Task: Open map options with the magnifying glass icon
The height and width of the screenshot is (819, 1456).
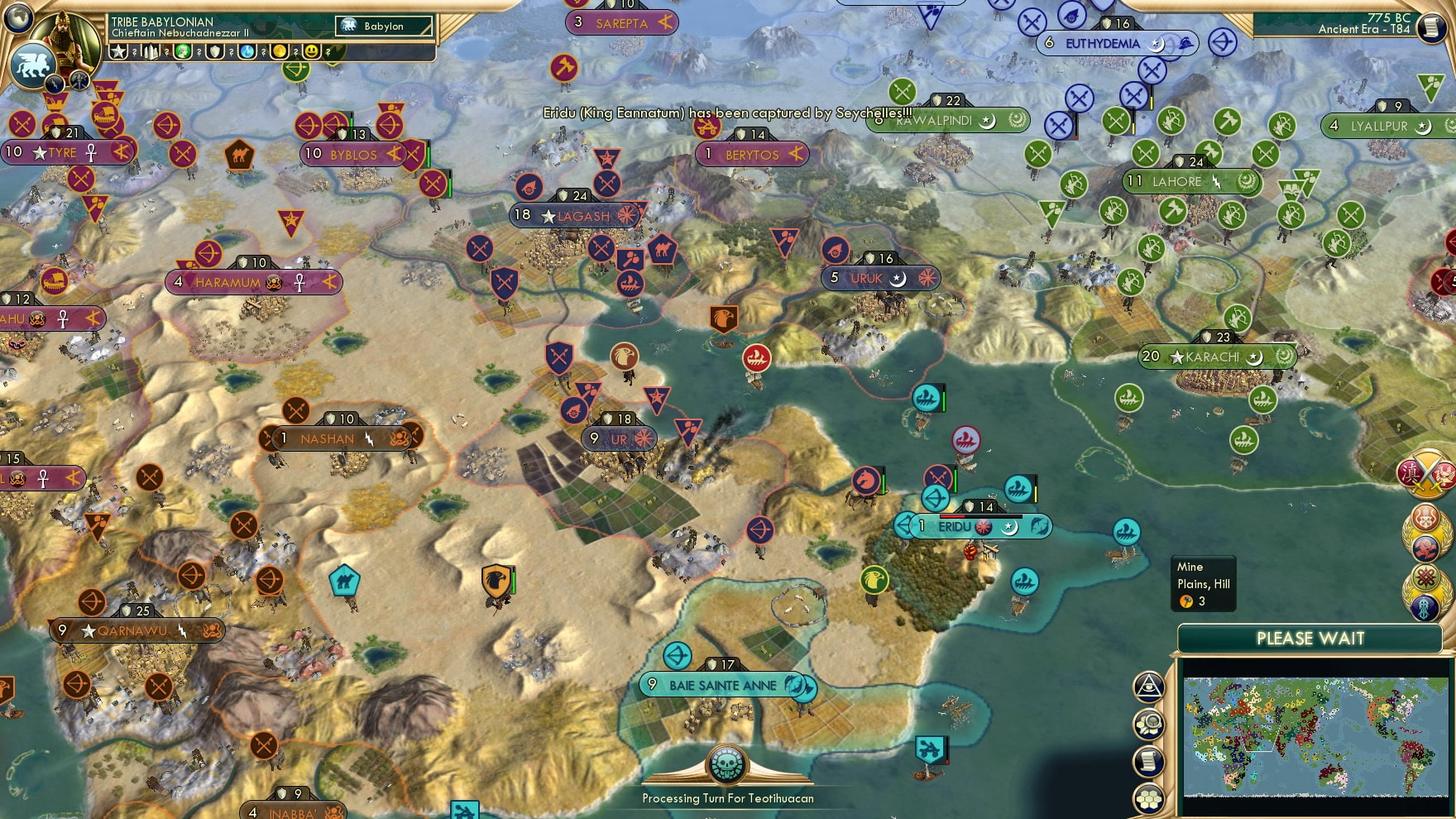Action: pyautogui.click(x=1148, y=724)
